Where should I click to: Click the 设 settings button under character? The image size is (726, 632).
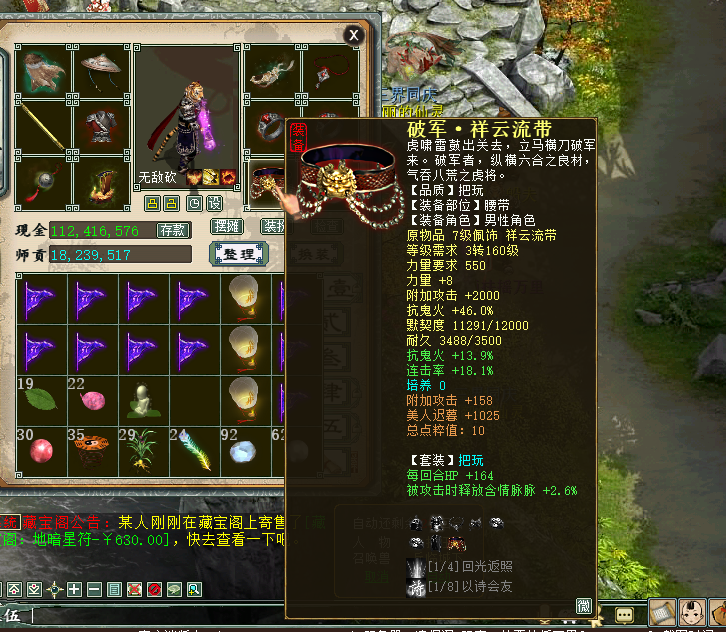(x=213, y=203)
